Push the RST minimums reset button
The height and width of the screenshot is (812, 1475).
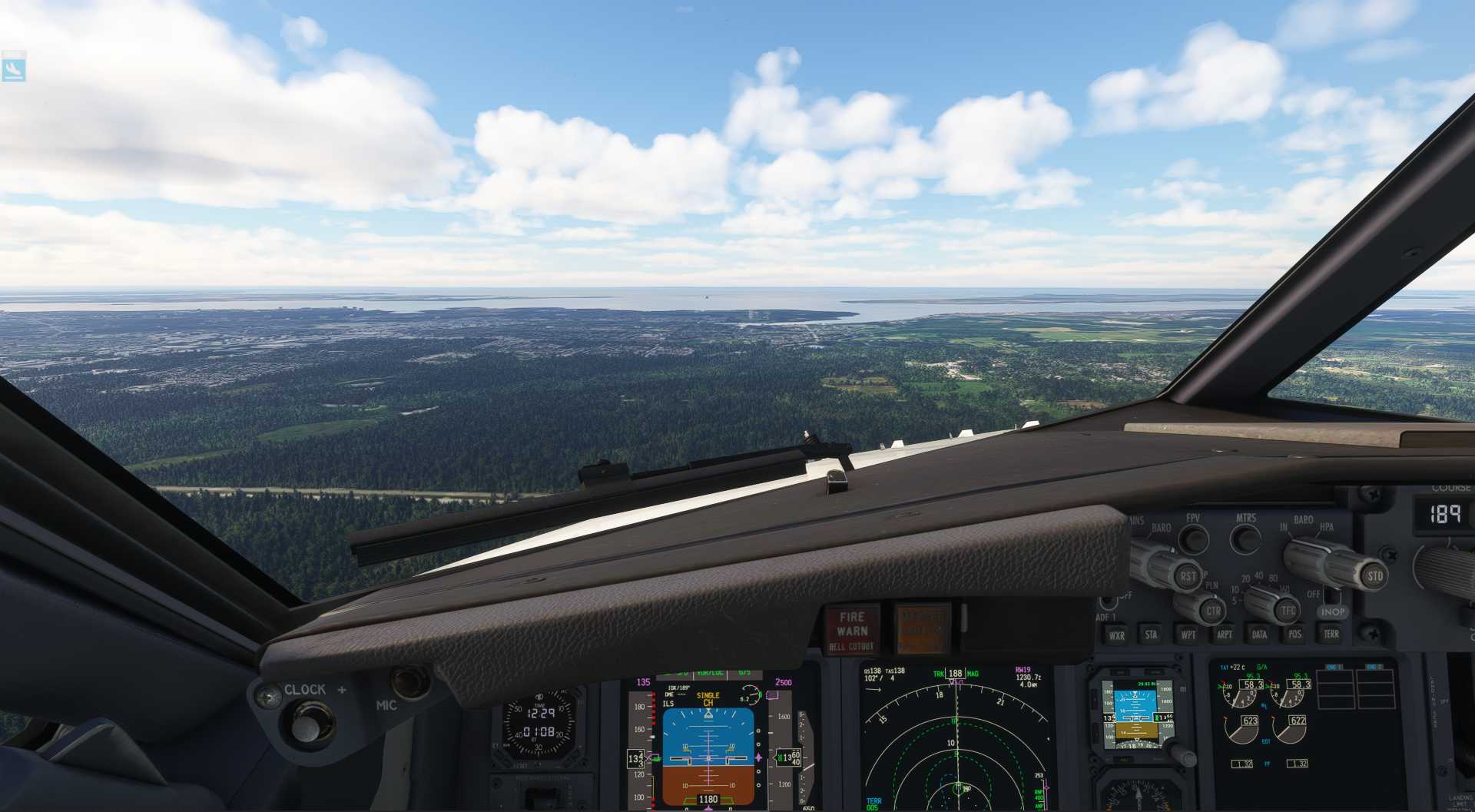[x=1188, y=576]
